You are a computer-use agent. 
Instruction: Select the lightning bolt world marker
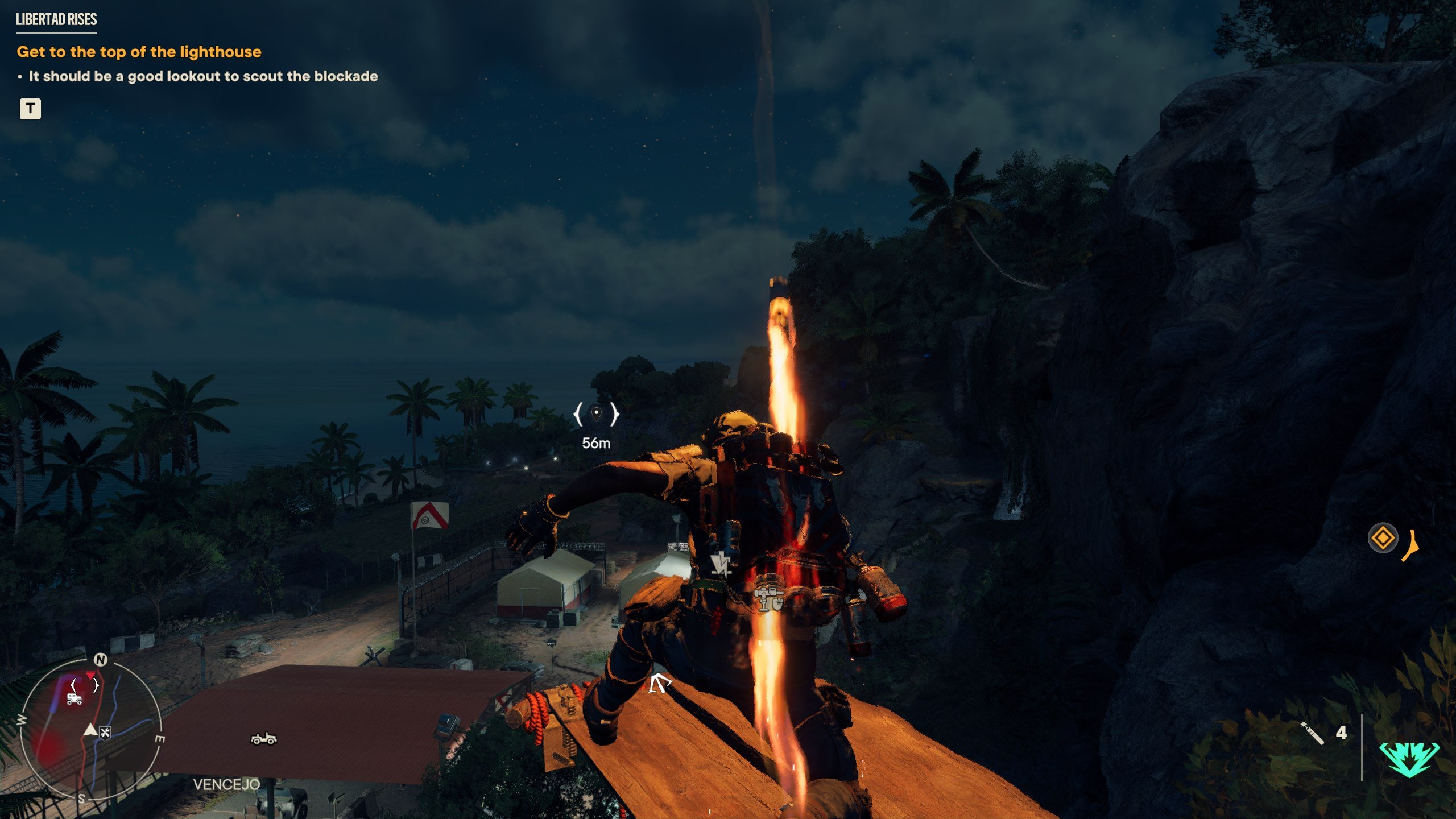pyautogui.click(x=721, y=564)
